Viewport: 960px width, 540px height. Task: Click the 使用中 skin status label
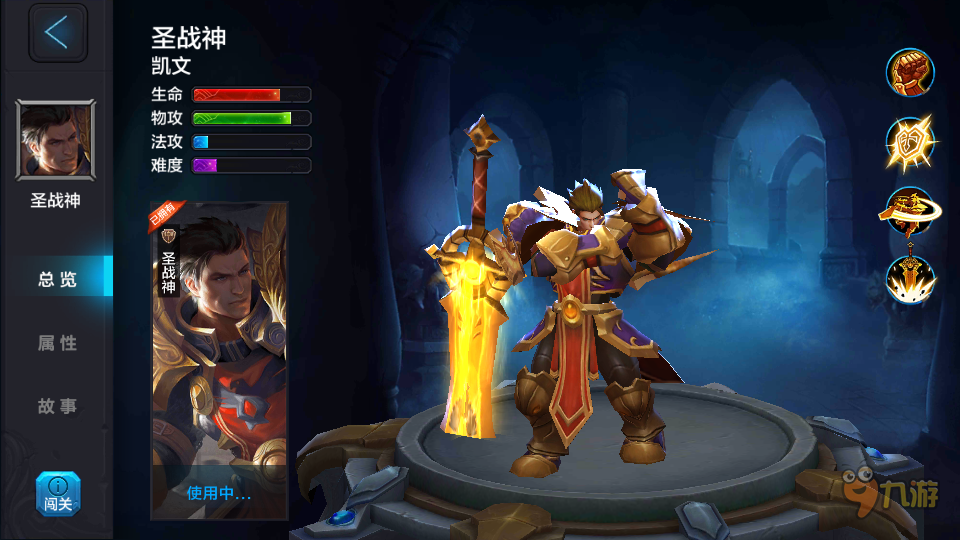219,492
